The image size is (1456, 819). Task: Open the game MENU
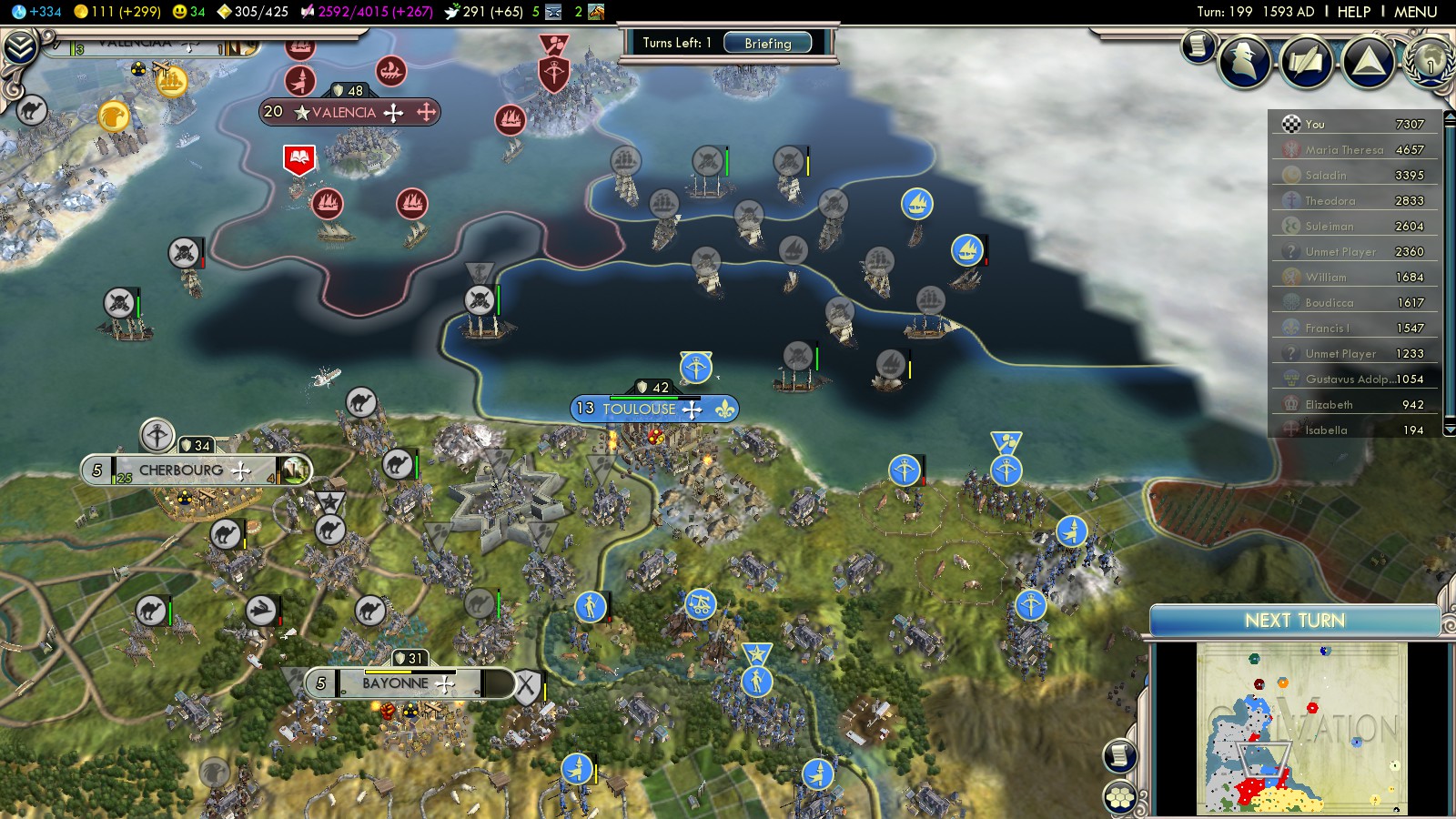tap(1415, 12)
